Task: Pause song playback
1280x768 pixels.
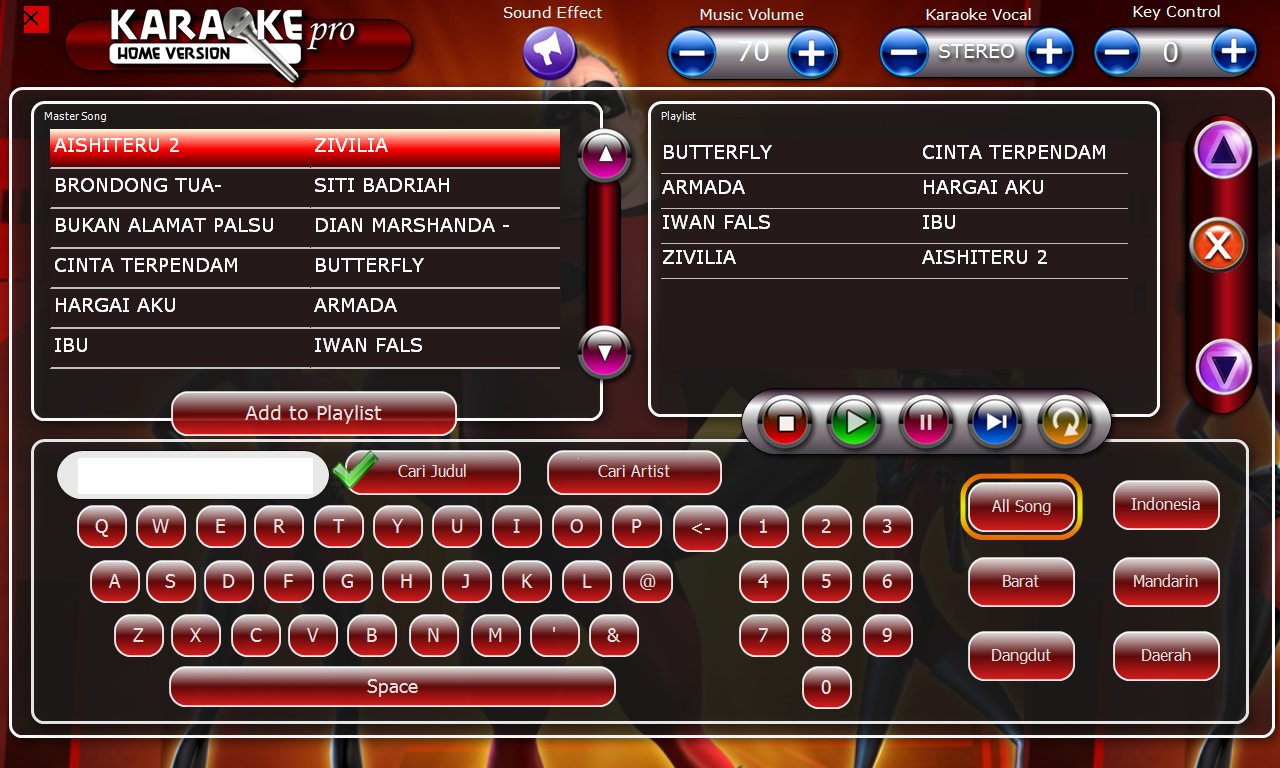Action: coord(925,422)
